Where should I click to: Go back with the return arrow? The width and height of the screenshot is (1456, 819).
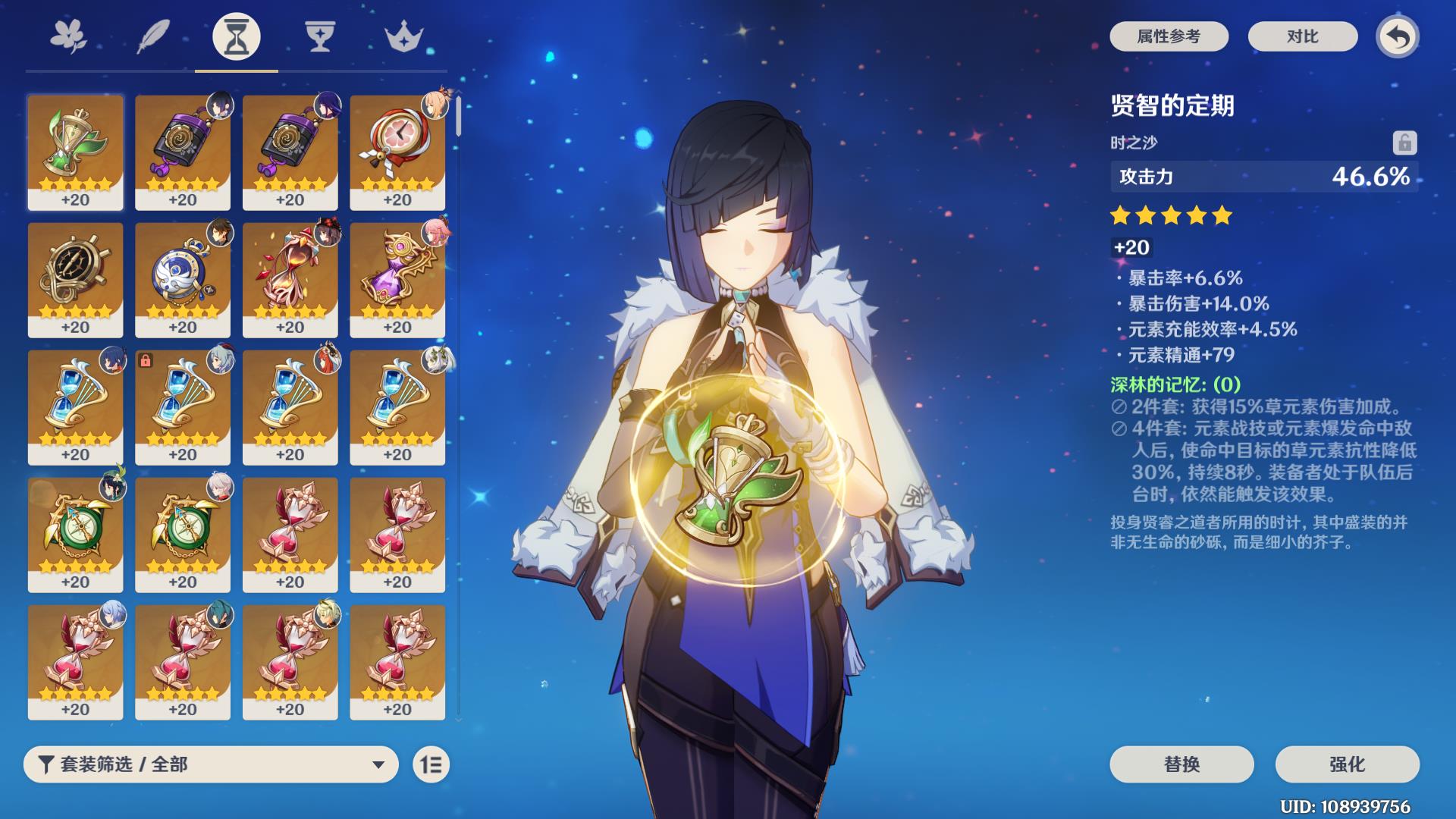pyautogui.click(x=1398, y=36)
